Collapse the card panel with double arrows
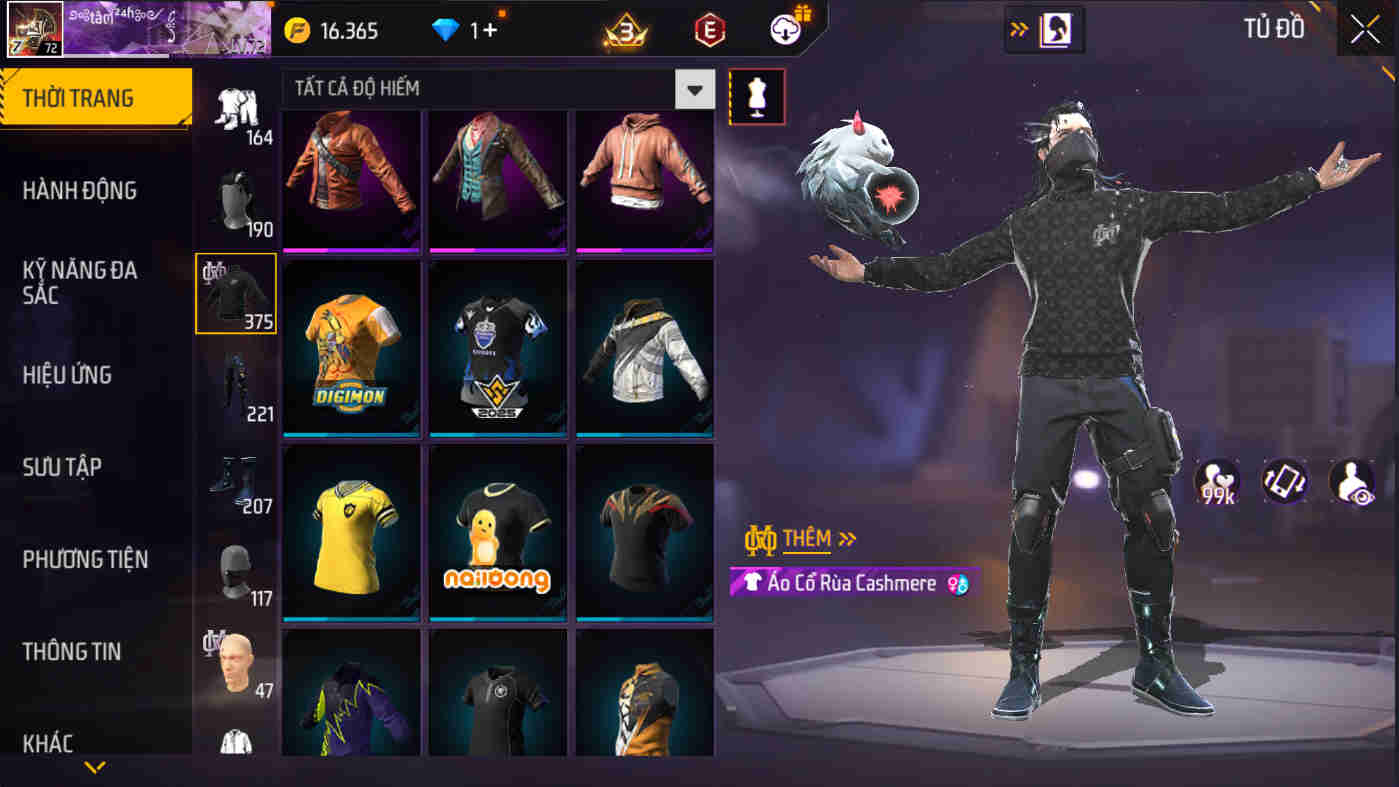 (1018, 29)
